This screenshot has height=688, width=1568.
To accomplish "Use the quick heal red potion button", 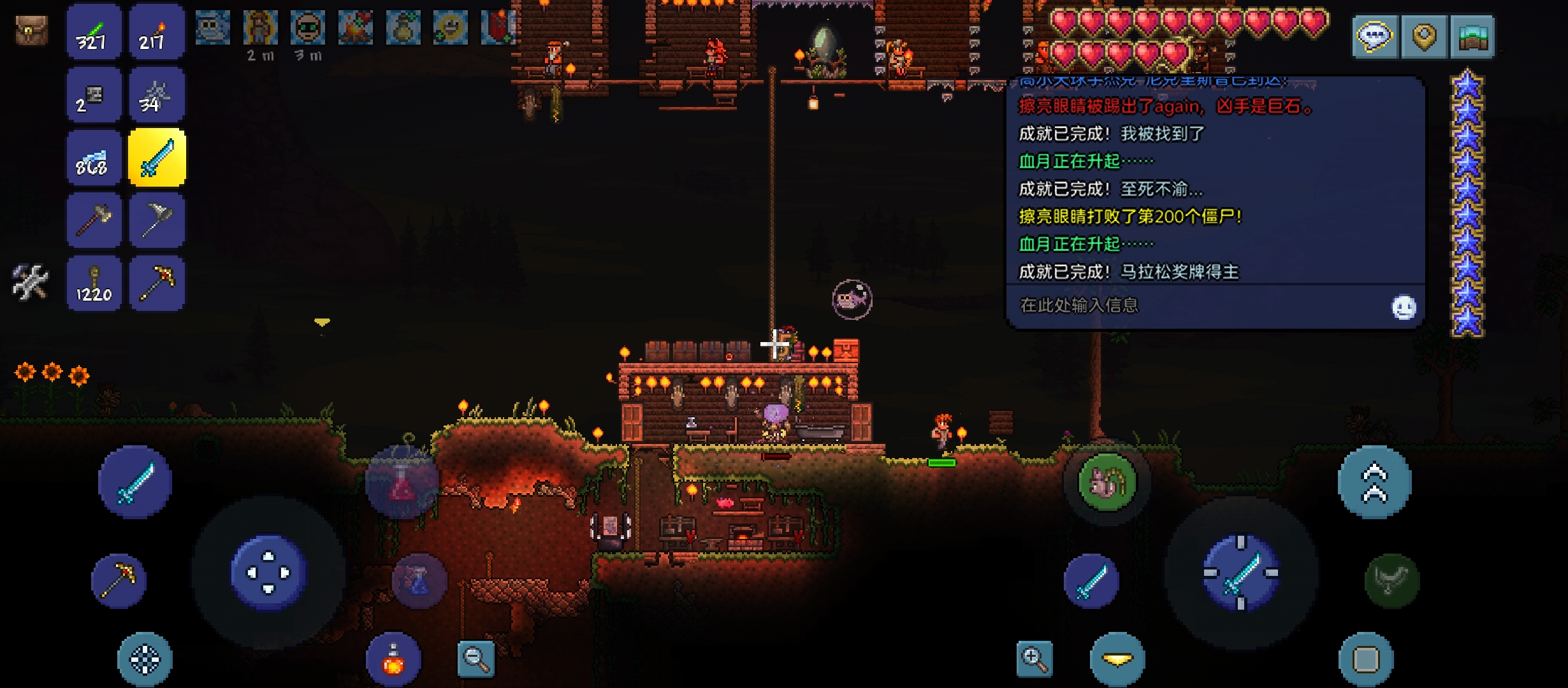I will [393, 660].
